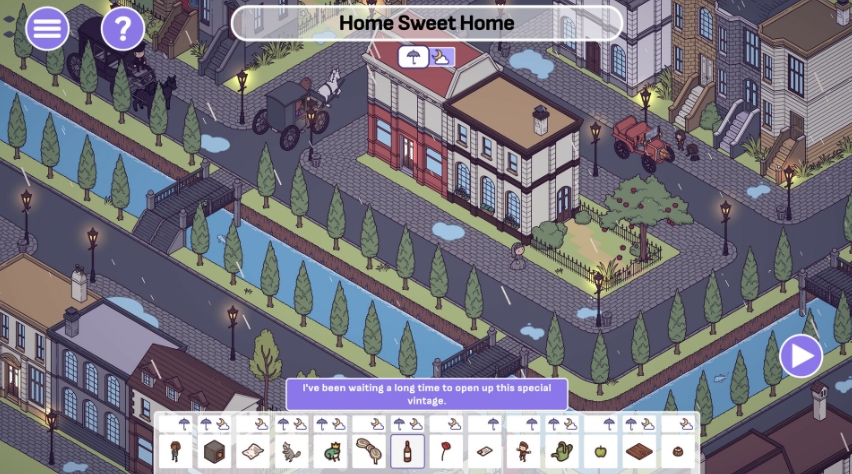This screenshot has height=474, width=852.
Task: Choose the raccoon item in the tray
Action: 291,451
